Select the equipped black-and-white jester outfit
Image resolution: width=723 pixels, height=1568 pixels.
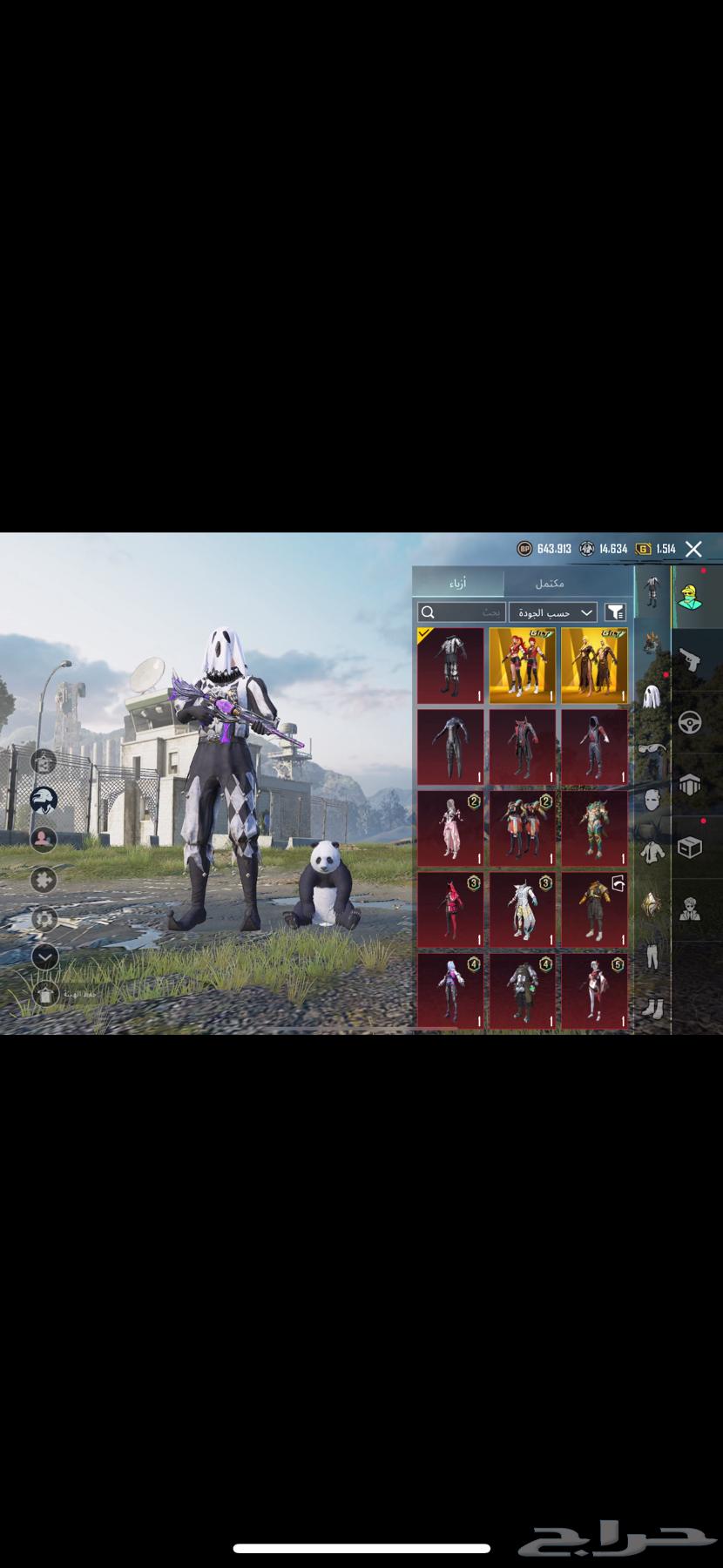click(x=450, y=666)
